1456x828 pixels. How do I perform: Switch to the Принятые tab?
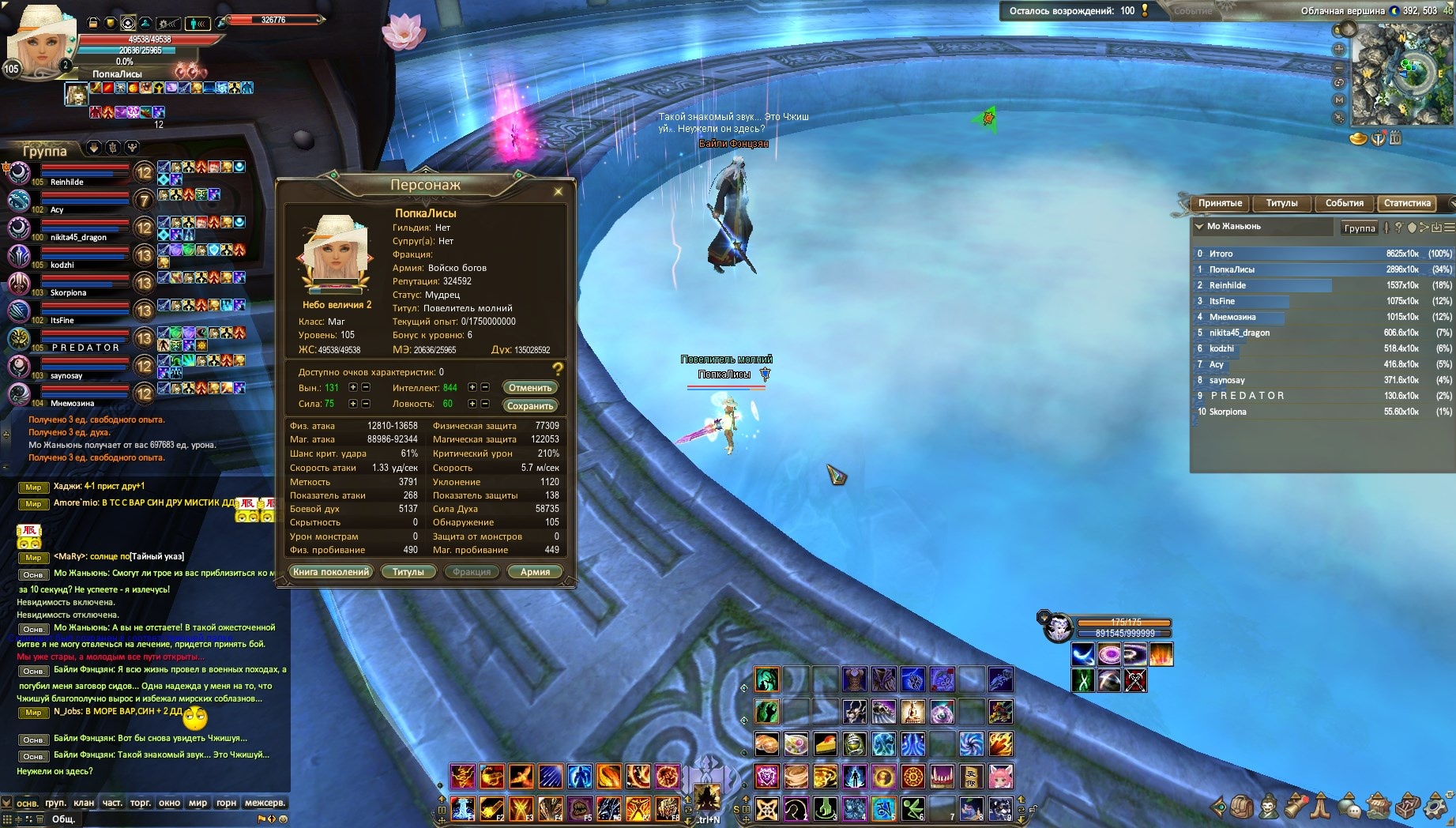(x=1220, y=203)
